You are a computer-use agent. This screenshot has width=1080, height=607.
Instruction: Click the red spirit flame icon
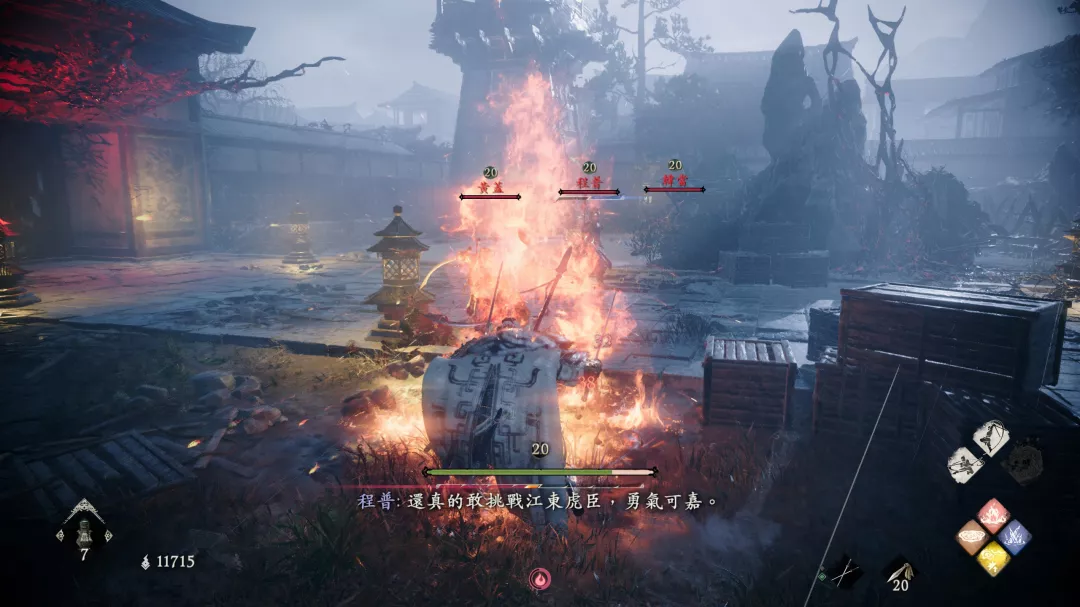pos(540,579)
